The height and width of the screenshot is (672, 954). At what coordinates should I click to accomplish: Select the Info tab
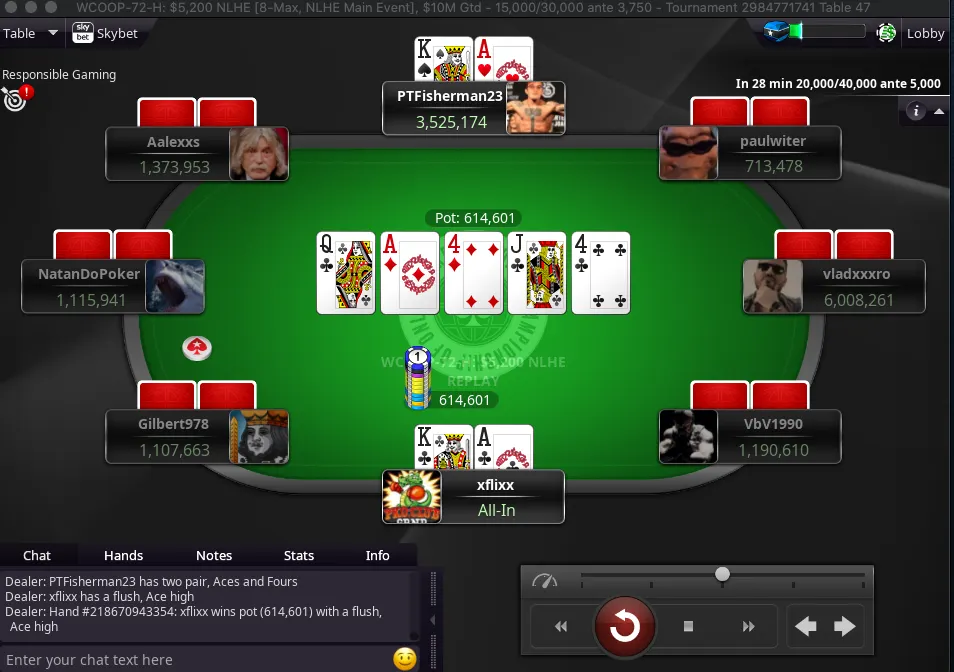[x=377, y=555]
